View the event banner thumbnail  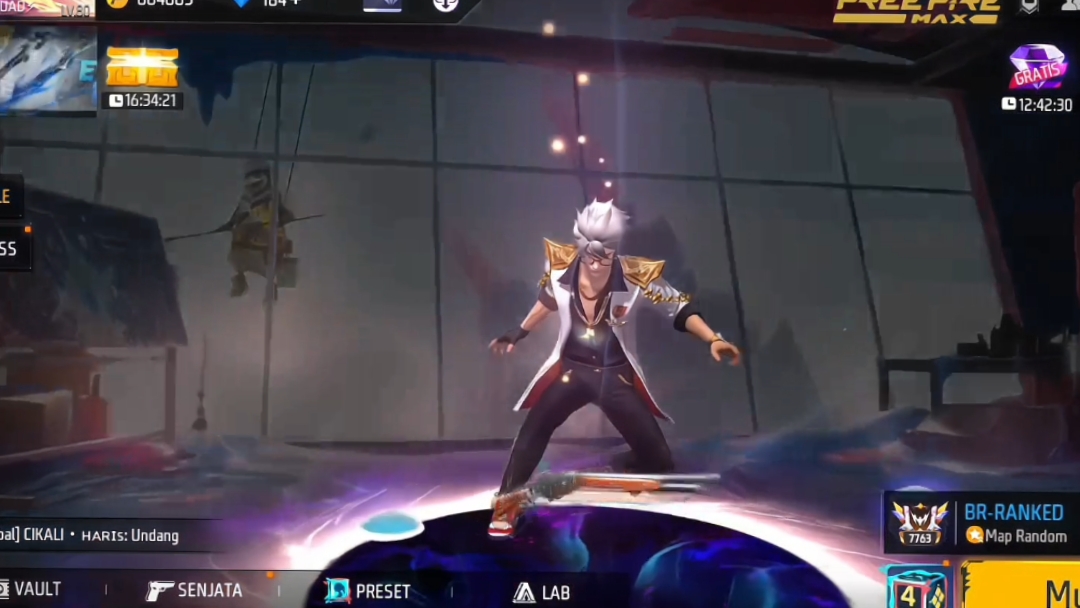pos(47,67)
